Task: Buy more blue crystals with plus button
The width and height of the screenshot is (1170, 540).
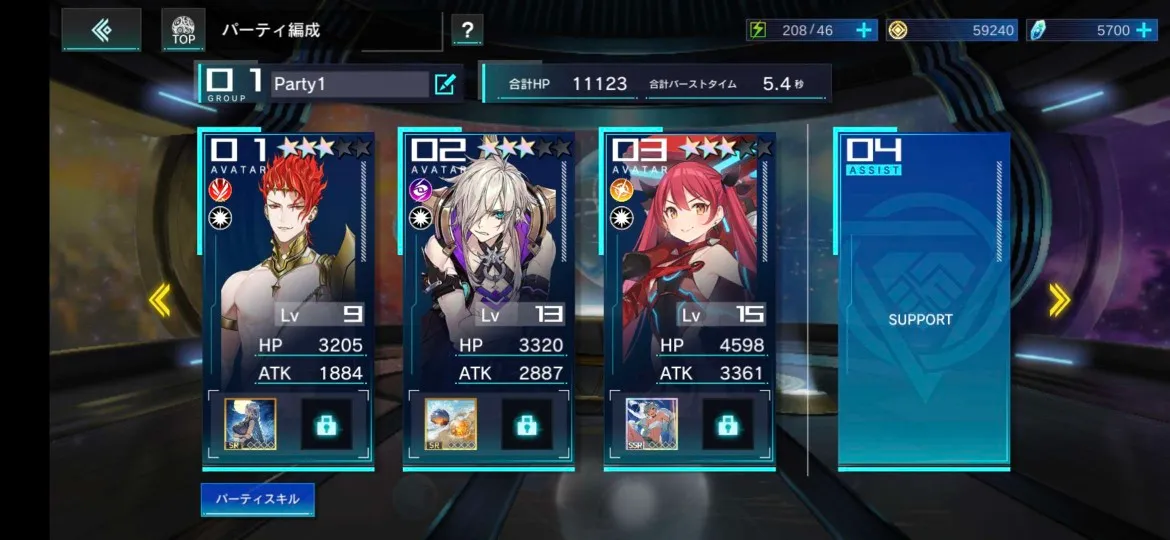Action: click(1144, 30)
